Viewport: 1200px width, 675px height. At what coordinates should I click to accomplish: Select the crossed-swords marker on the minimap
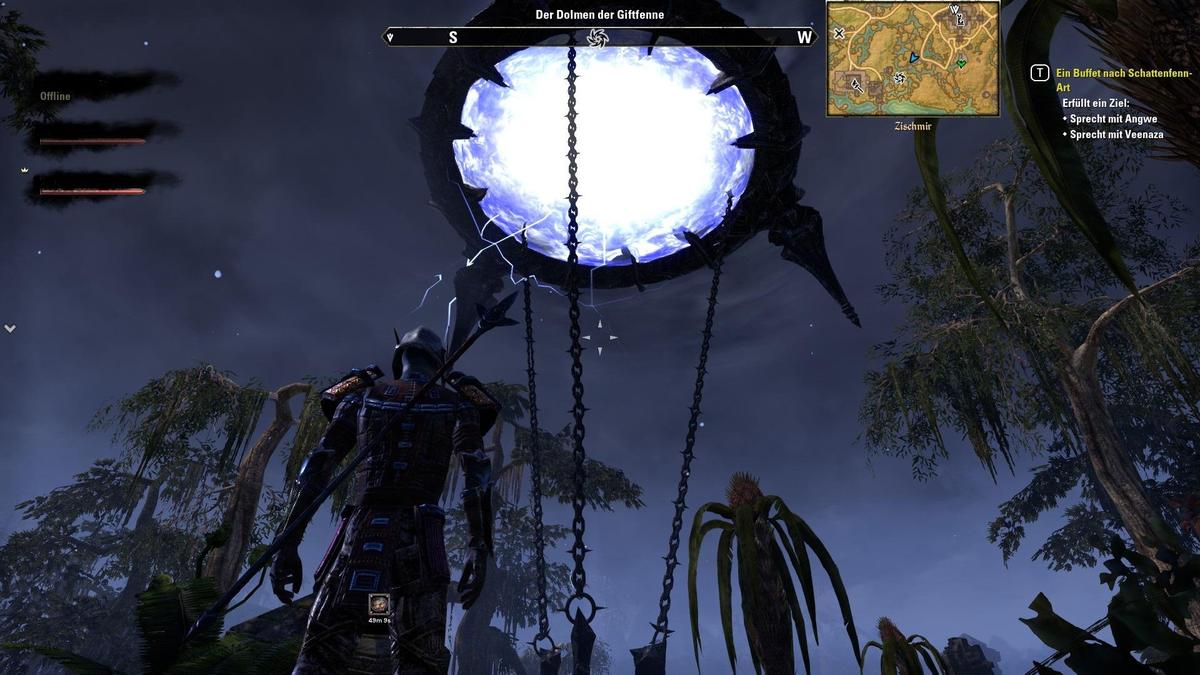(839, 33)
